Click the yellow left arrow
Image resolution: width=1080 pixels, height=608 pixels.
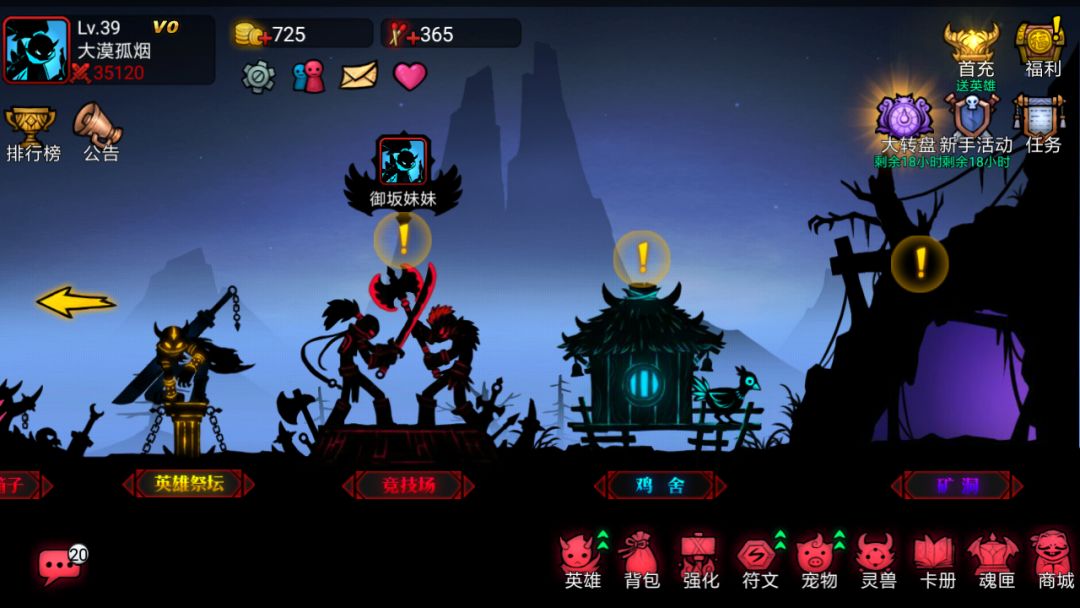[x=76, y=302]
